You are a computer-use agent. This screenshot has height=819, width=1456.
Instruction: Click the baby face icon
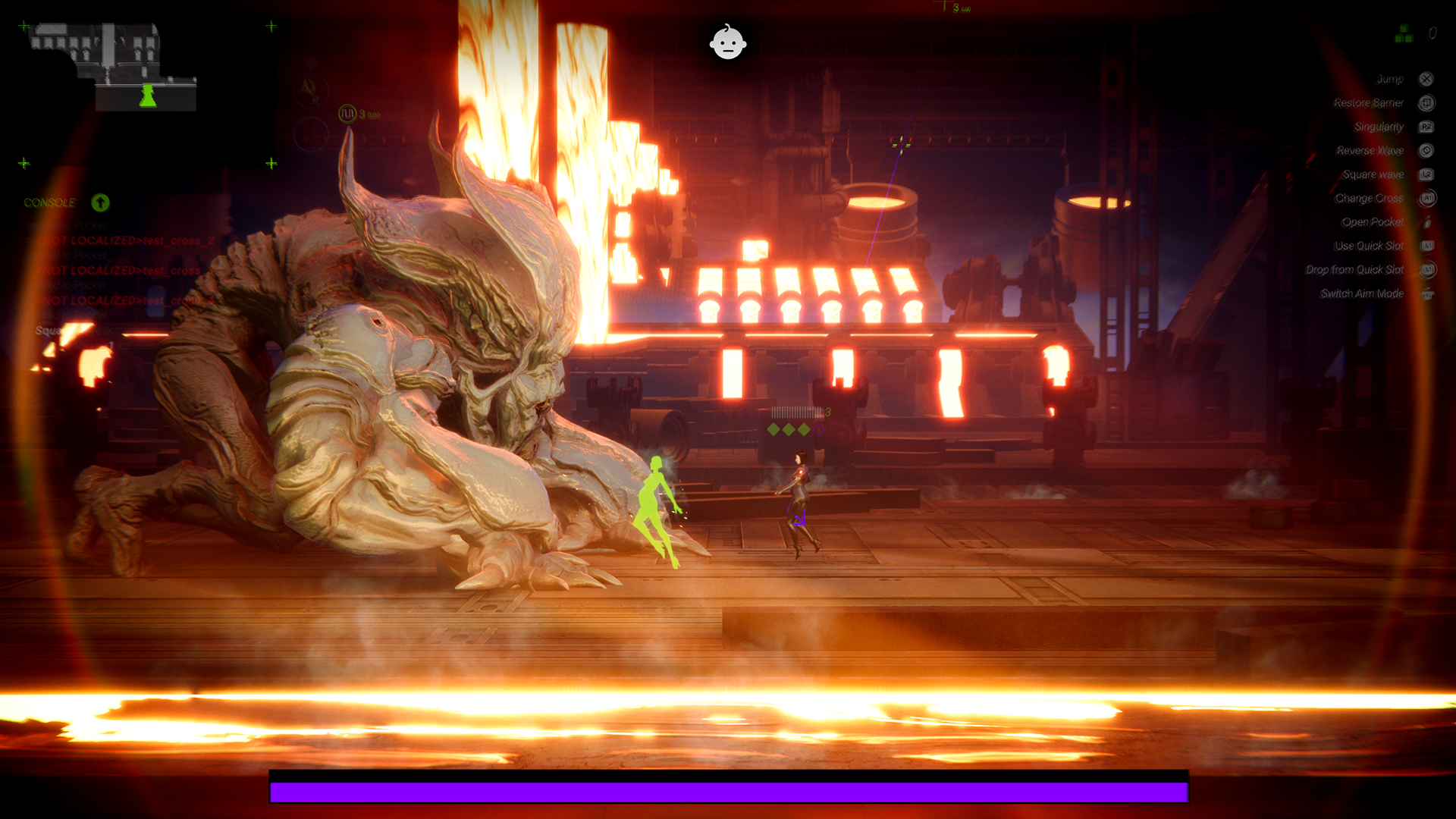coord(728,42)
